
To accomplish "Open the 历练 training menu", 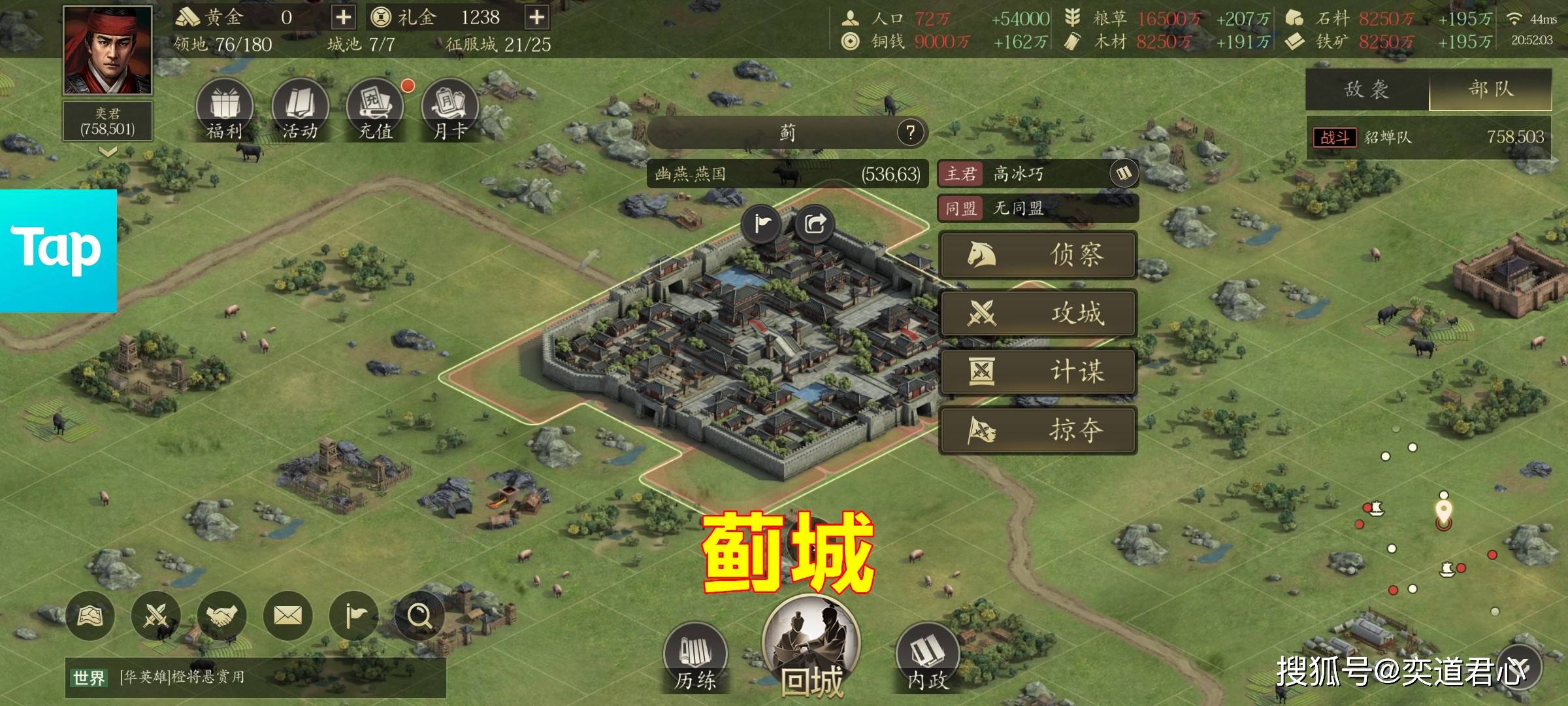I will tap(695, 657).
